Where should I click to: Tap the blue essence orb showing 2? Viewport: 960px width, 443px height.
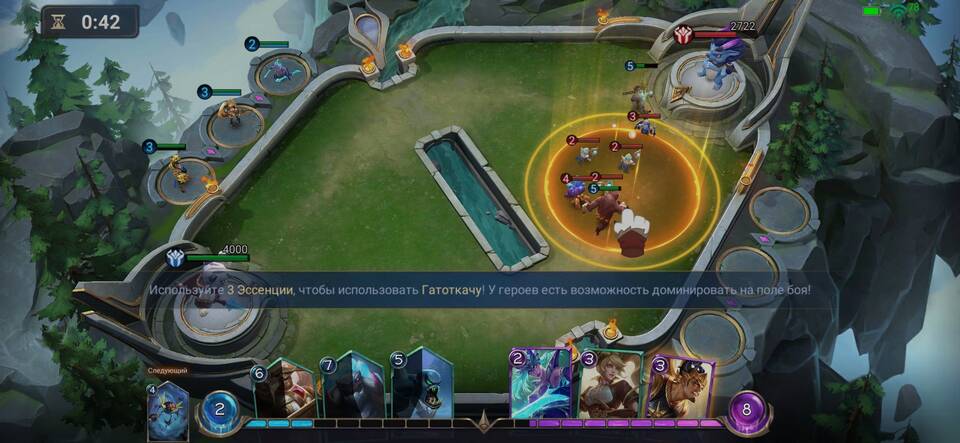(221, 410)
